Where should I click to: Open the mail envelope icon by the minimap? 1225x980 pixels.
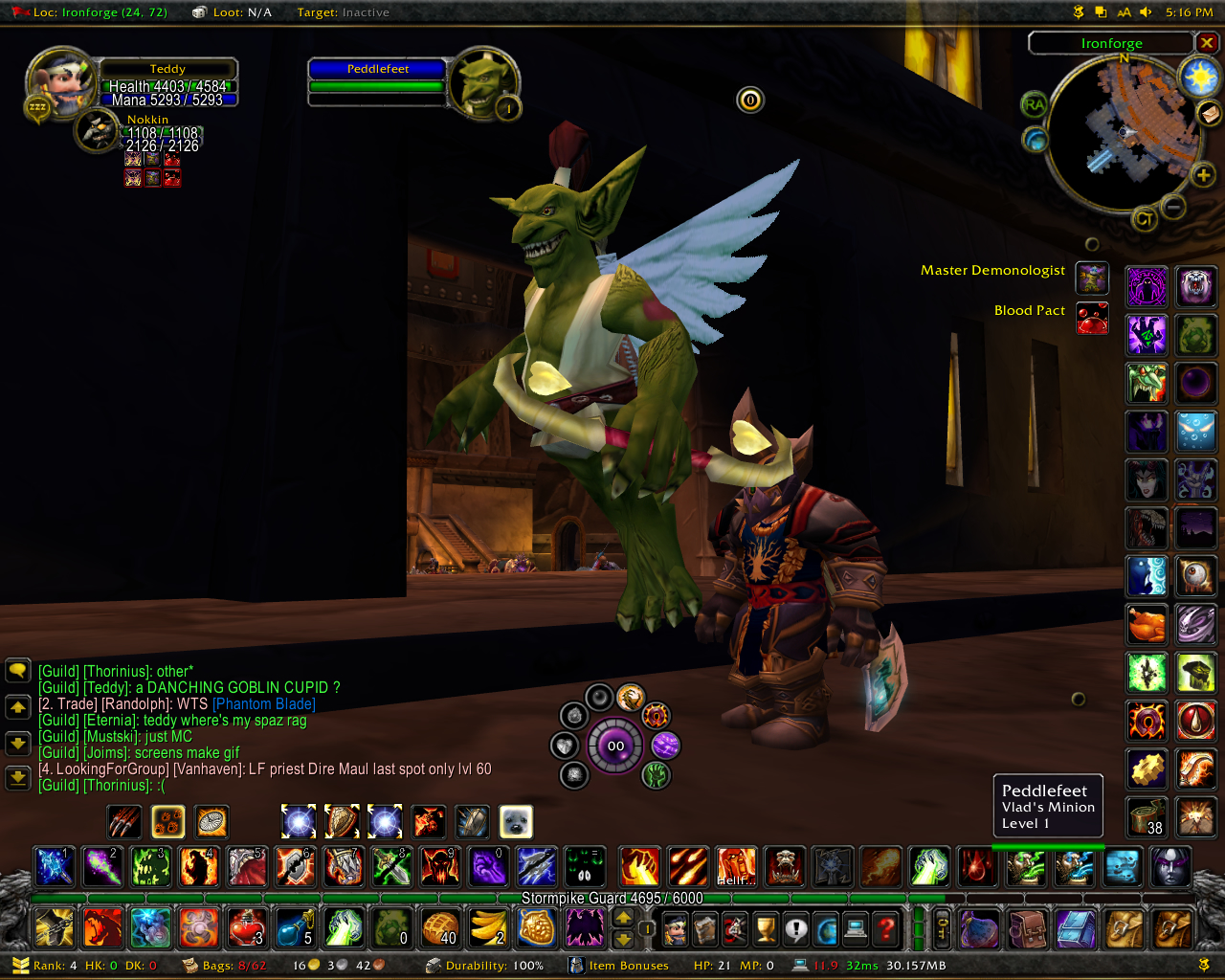tap(1210, 113)
